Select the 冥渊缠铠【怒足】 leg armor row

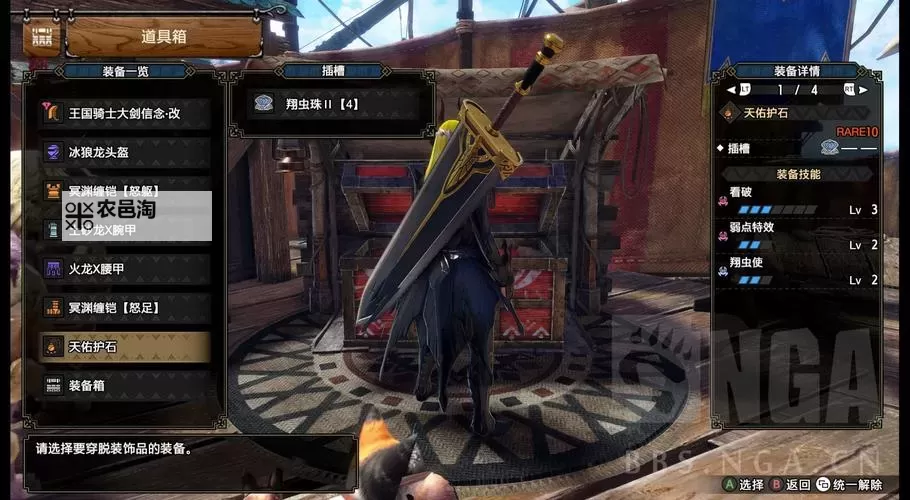125,307
